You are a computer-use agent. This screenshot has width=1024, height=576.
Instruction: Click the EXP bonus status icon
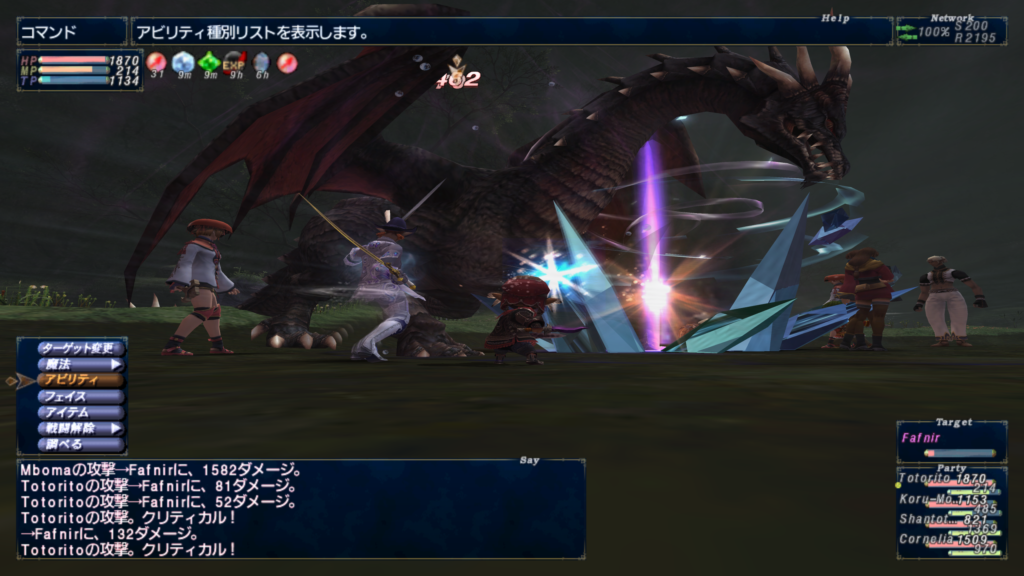point(234,62)
